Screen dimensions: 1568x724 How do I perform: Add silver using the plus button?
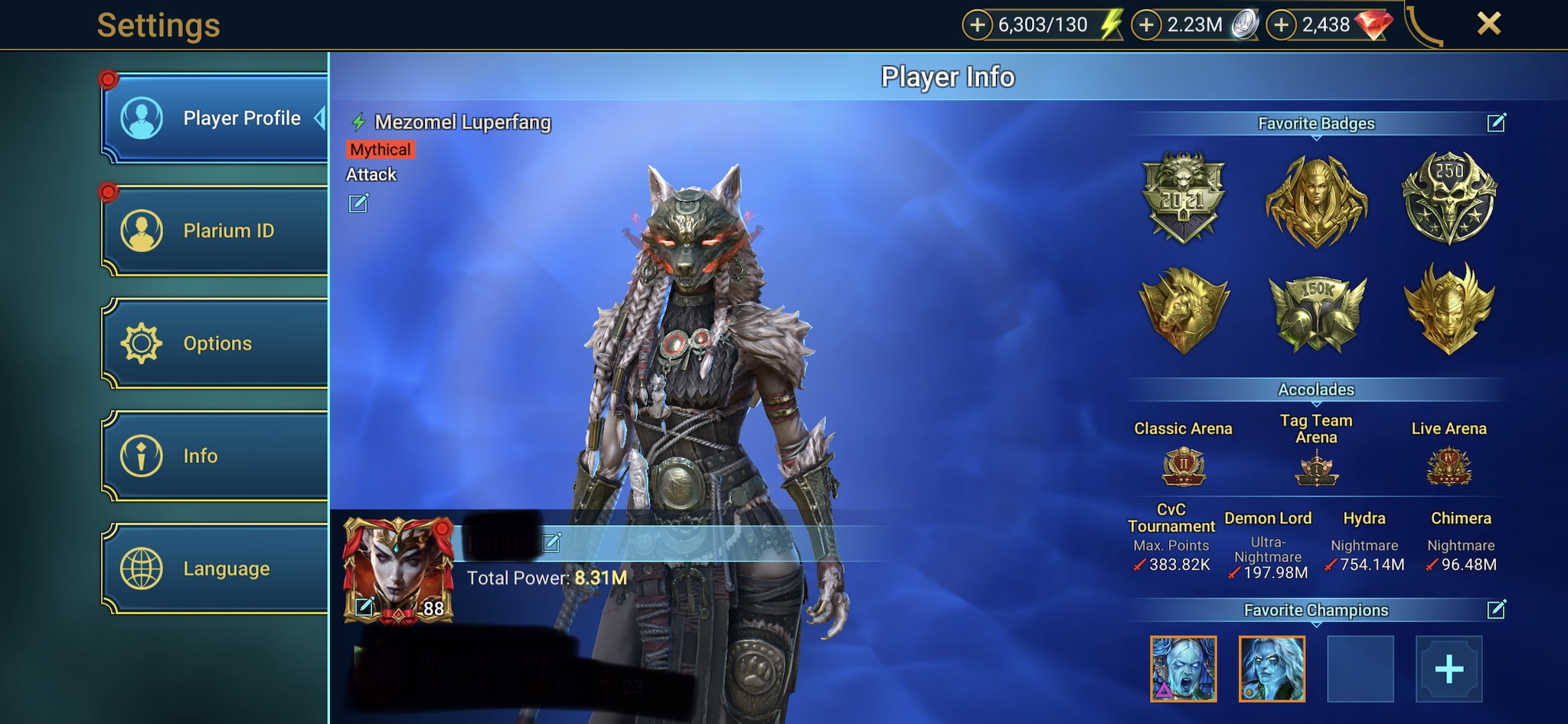[x=1145, y=25]
